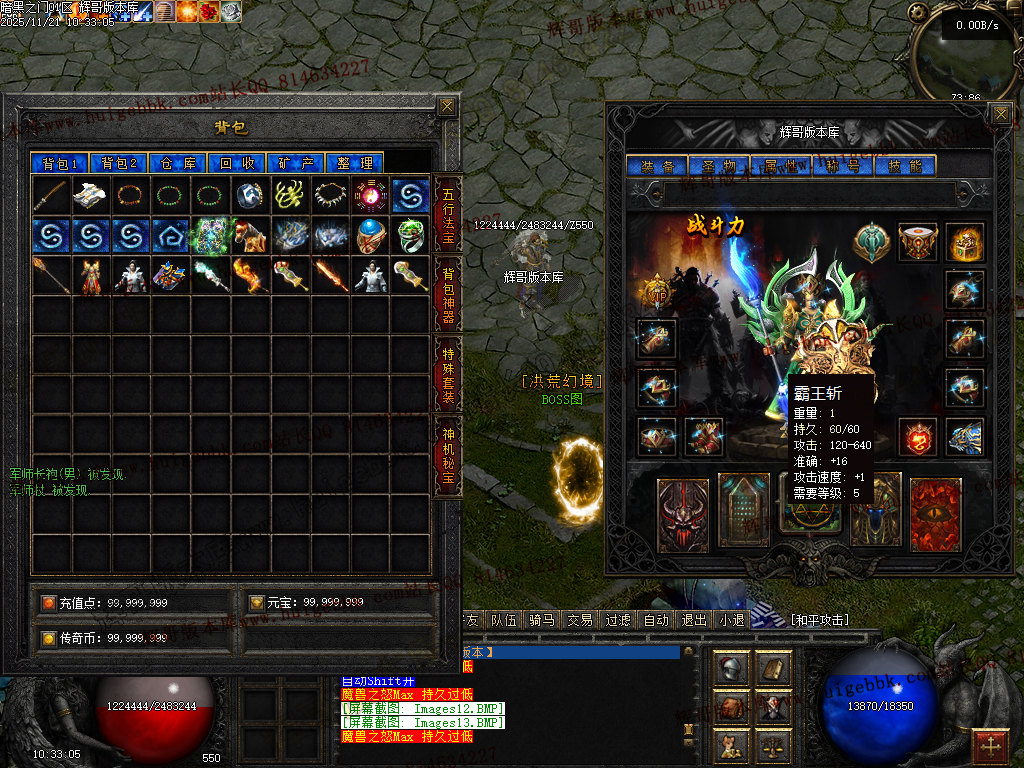The image size is (1024, 768).
Task: Switch to the 属性 attributes tab
Action: [778, 166]
